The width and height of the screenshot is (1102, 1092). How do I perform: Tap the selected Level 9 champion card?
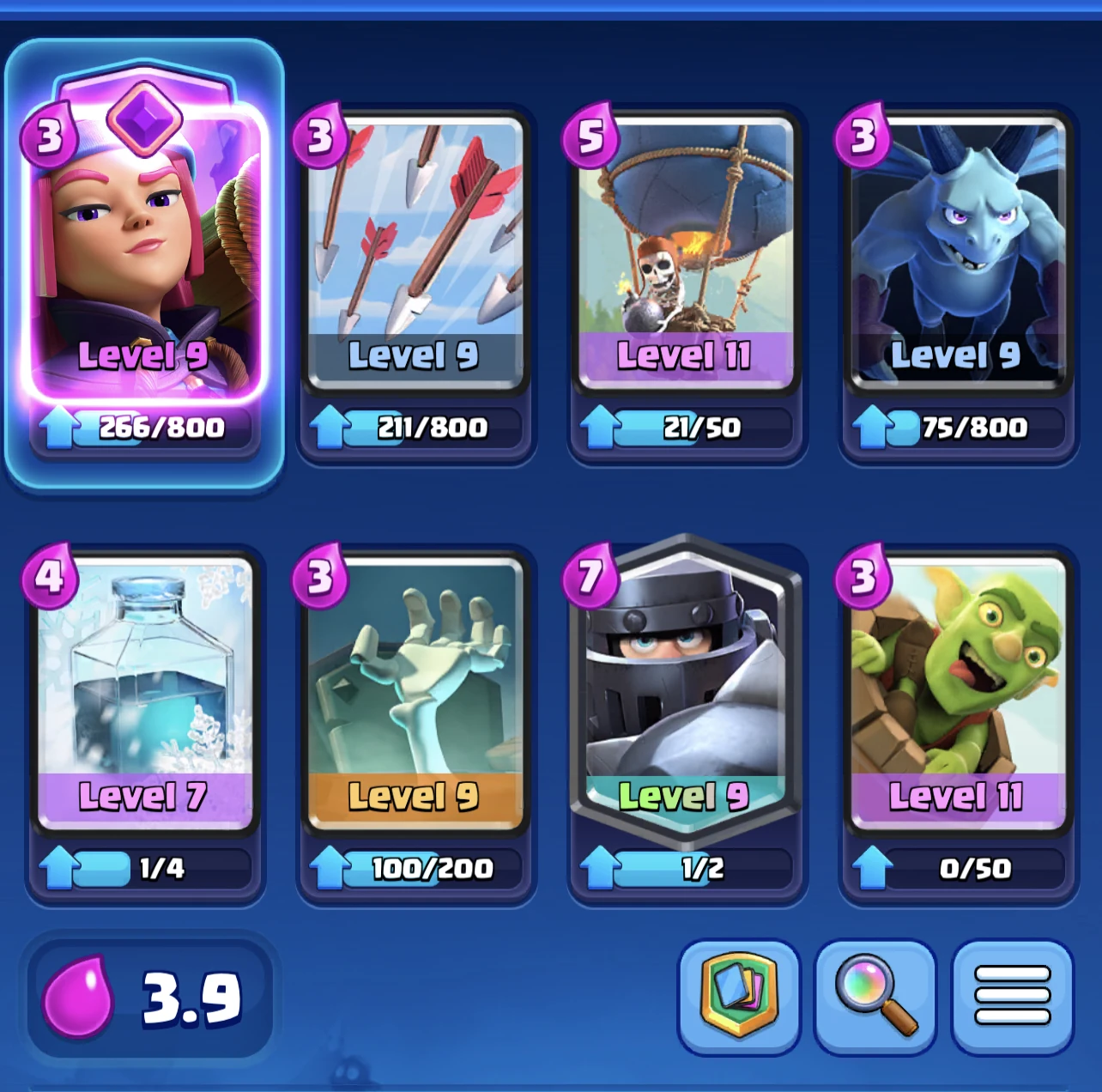[x=144, y=258]
